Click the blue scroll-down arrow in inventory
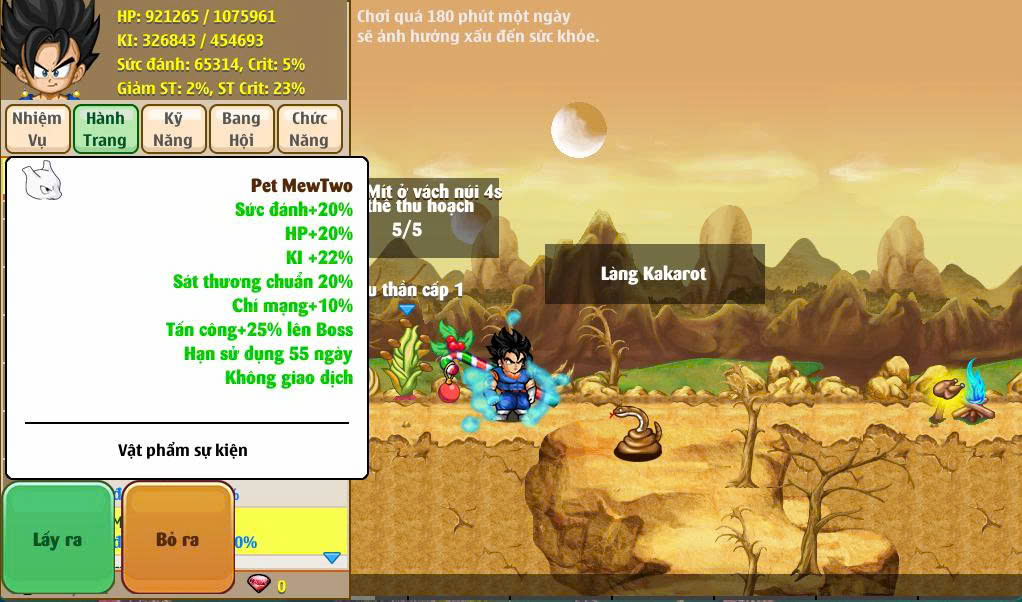This screenshot has width=1022, height=602. (332, 557)
